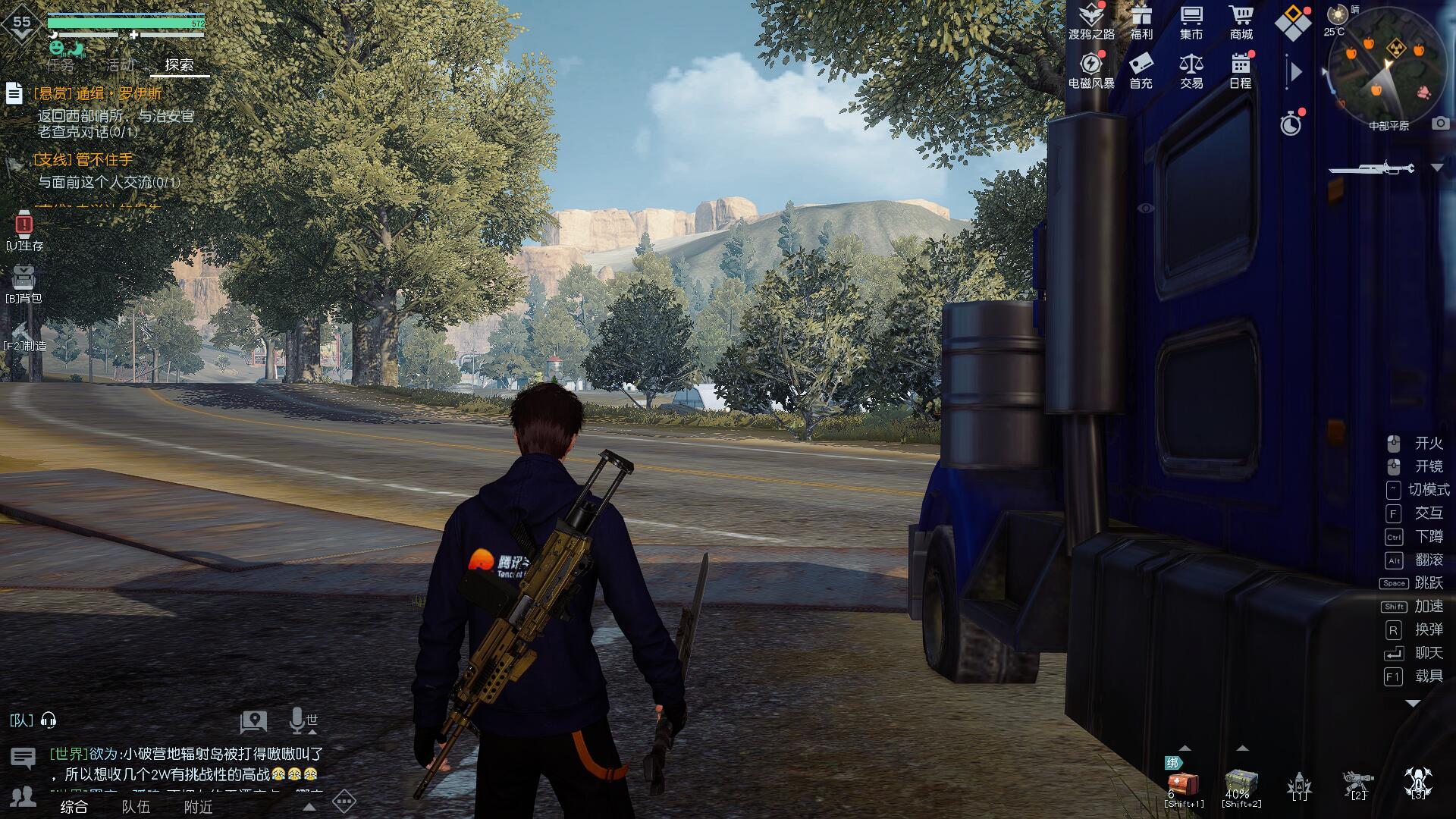Open the 福利 gift box menu
Viewport: 1456px width, 819px height.
(1141, 21)
